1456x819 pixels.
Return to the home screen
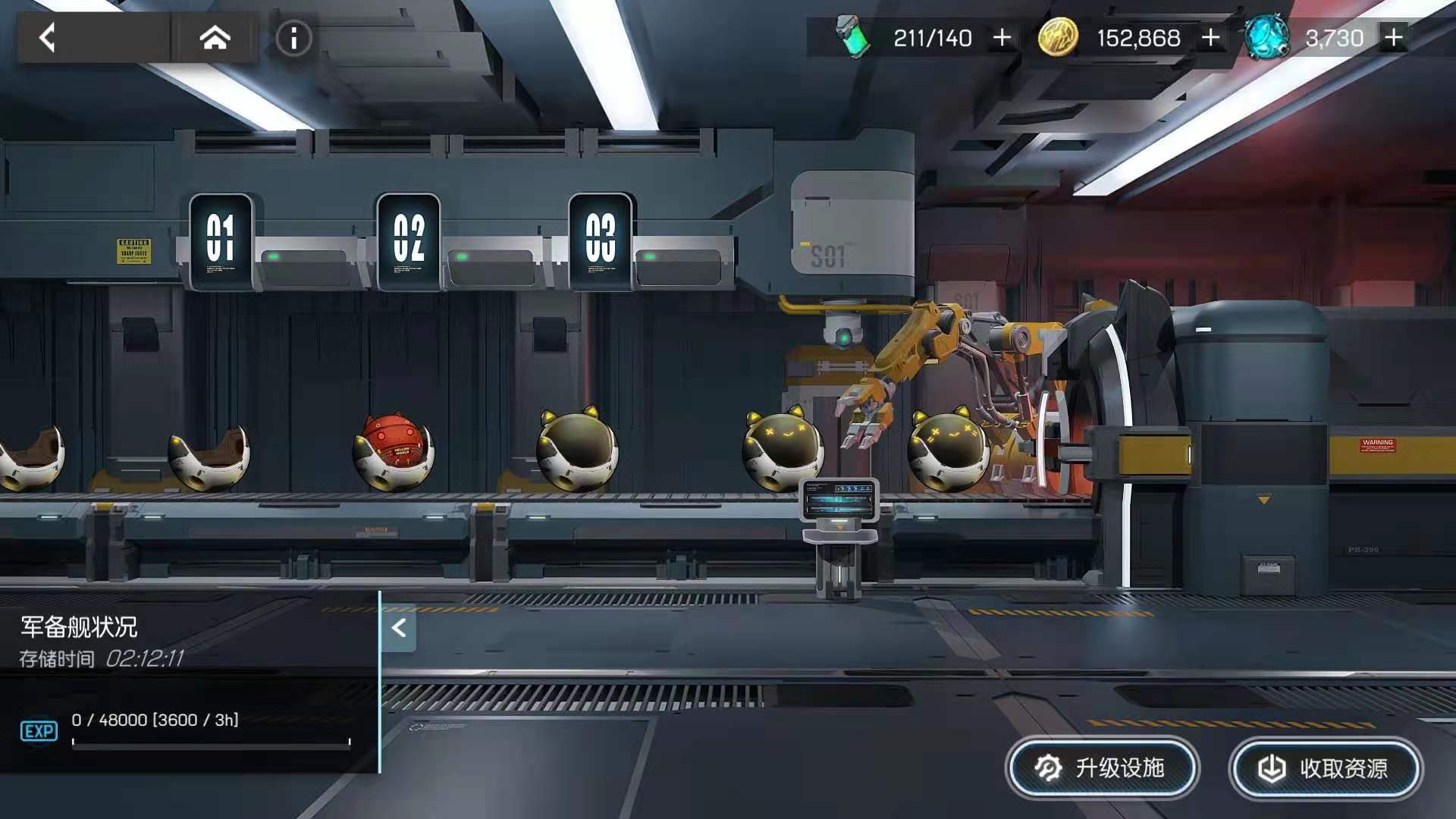point(215,37)
